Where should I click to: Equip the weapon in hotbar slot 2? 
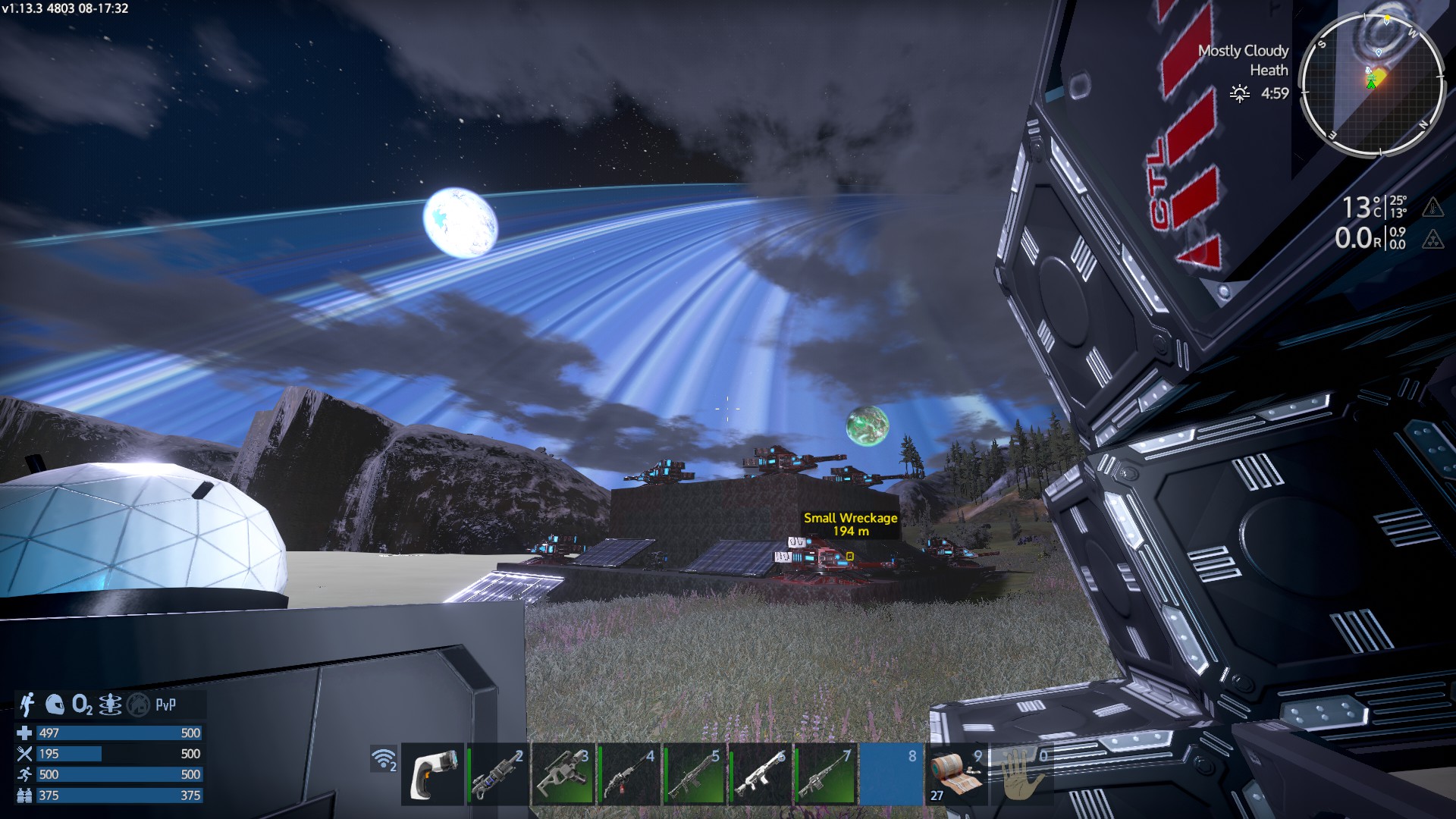(x=497, y=773)
